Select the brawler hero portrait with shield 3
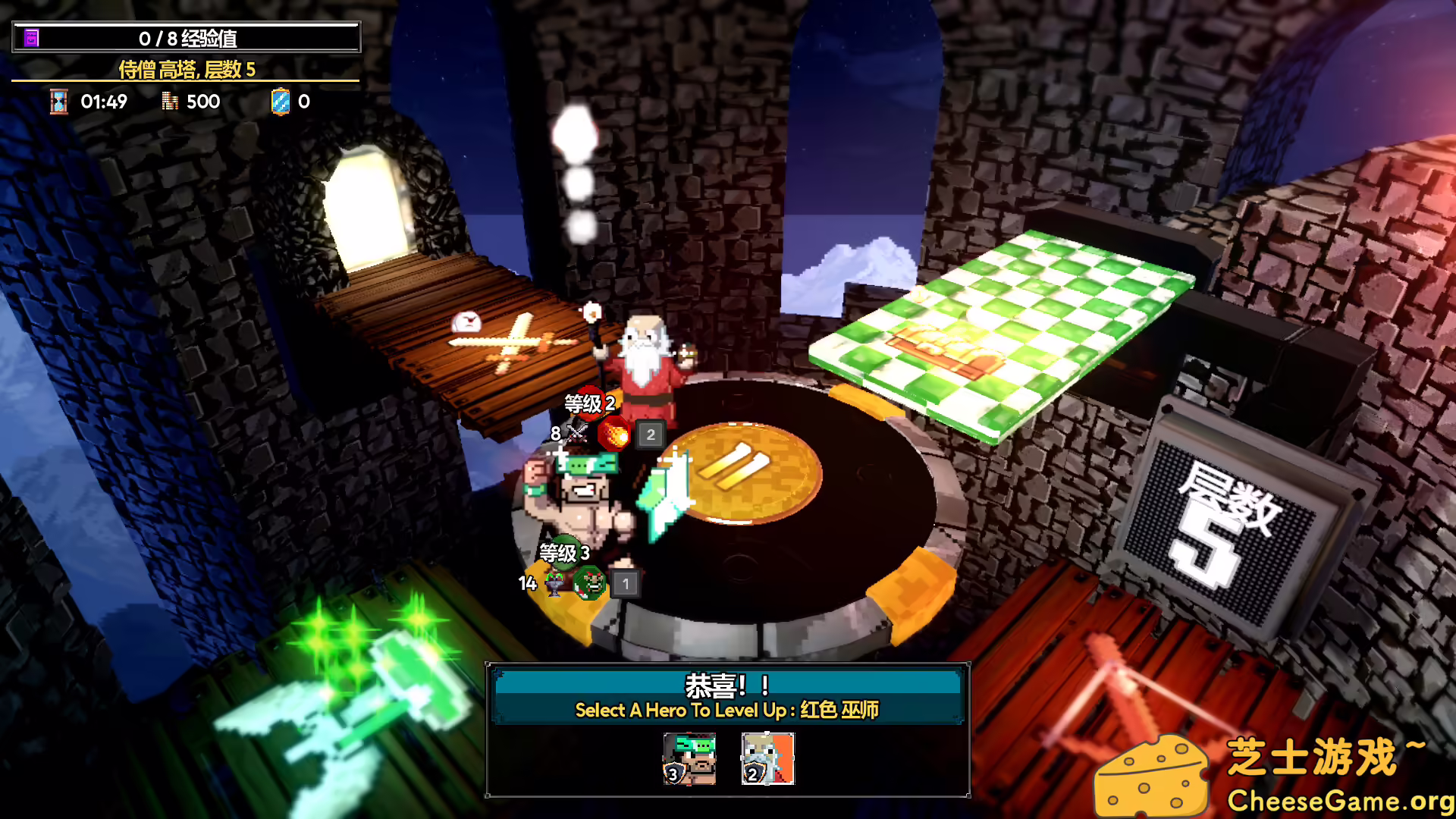 coord(689,761)
